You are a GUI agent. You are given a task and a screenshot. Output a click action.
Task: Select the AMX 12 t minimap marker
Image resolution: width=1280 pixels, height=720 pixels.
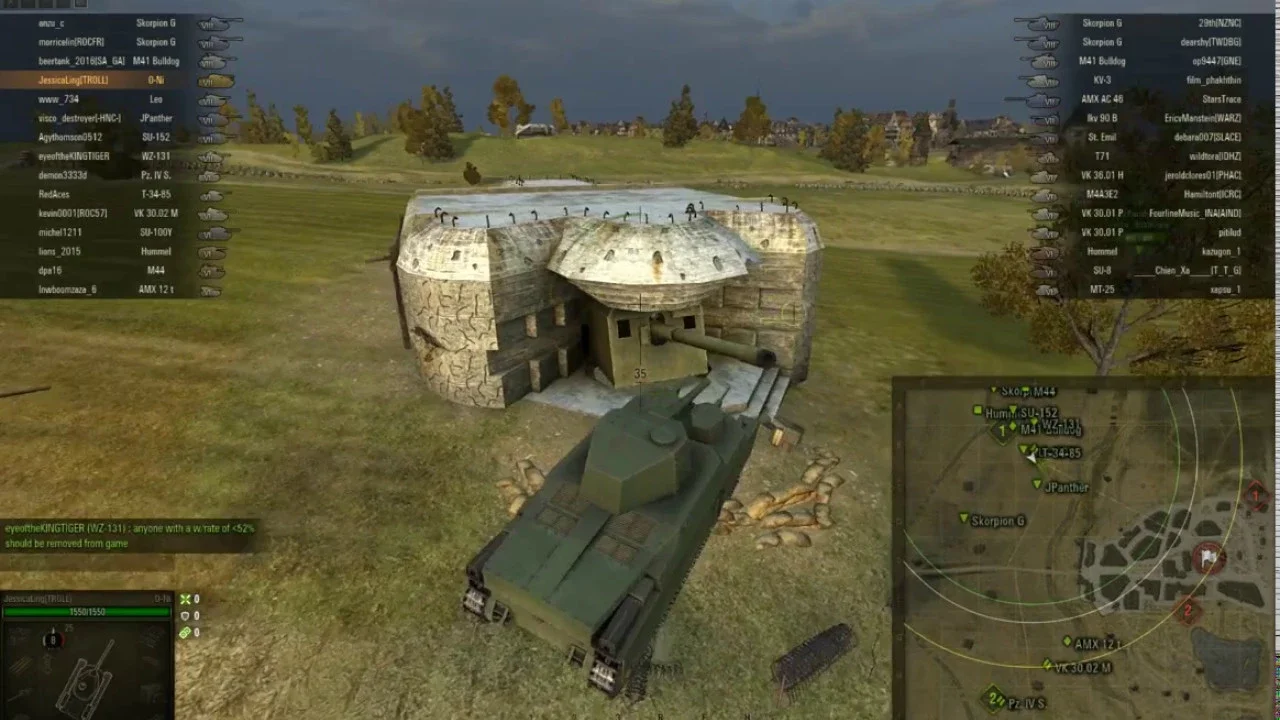point(1068,642)
